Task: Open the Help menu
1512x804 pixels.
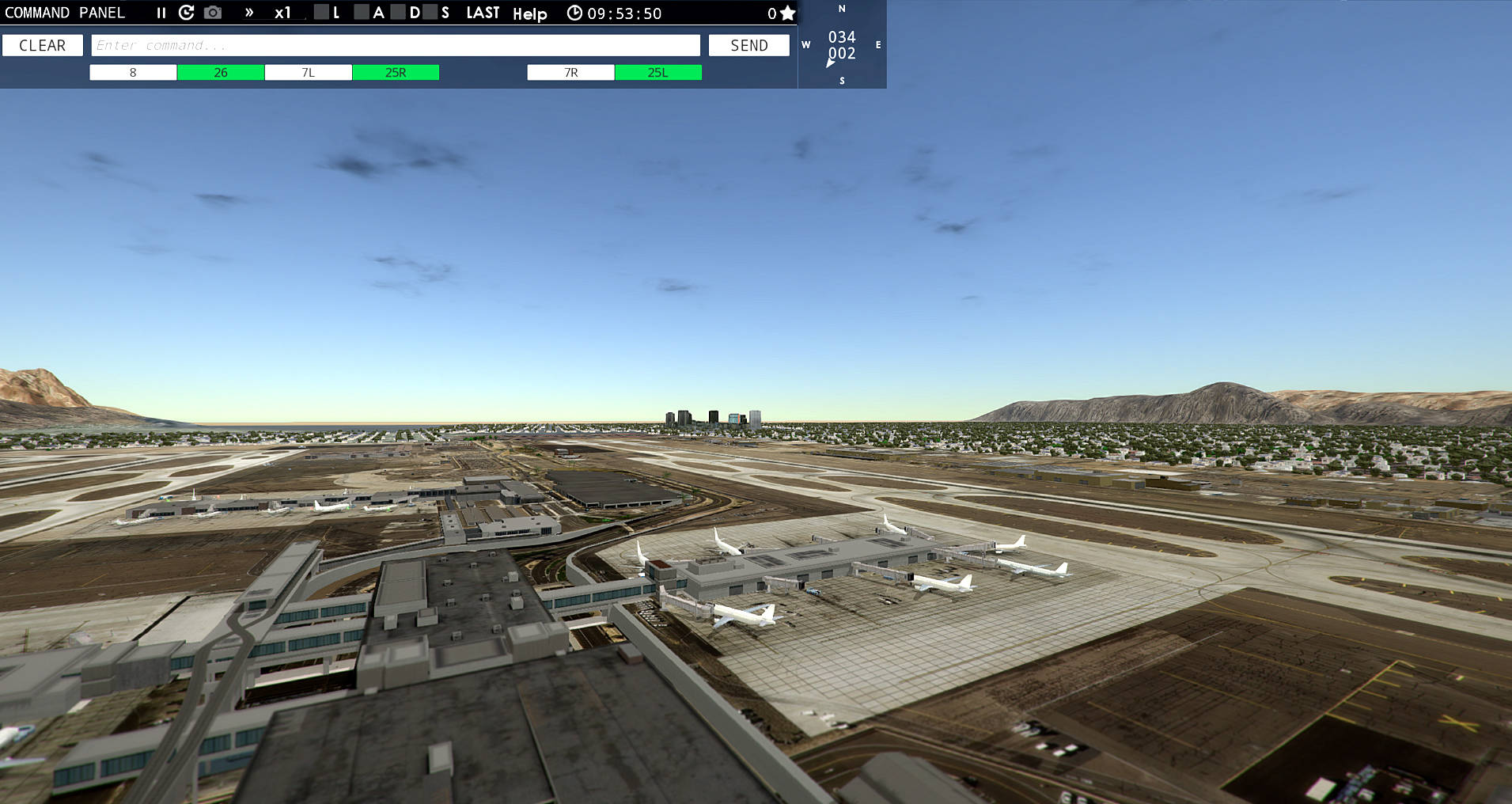Action: click(x=530, y=13)
